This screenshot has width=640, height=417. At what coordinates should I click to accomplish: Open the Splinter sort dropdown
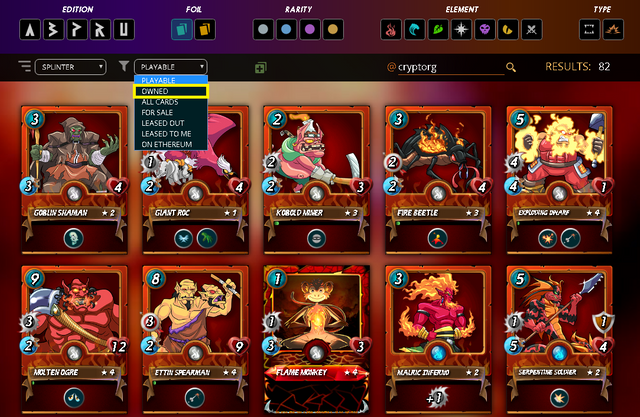point(70,67)
